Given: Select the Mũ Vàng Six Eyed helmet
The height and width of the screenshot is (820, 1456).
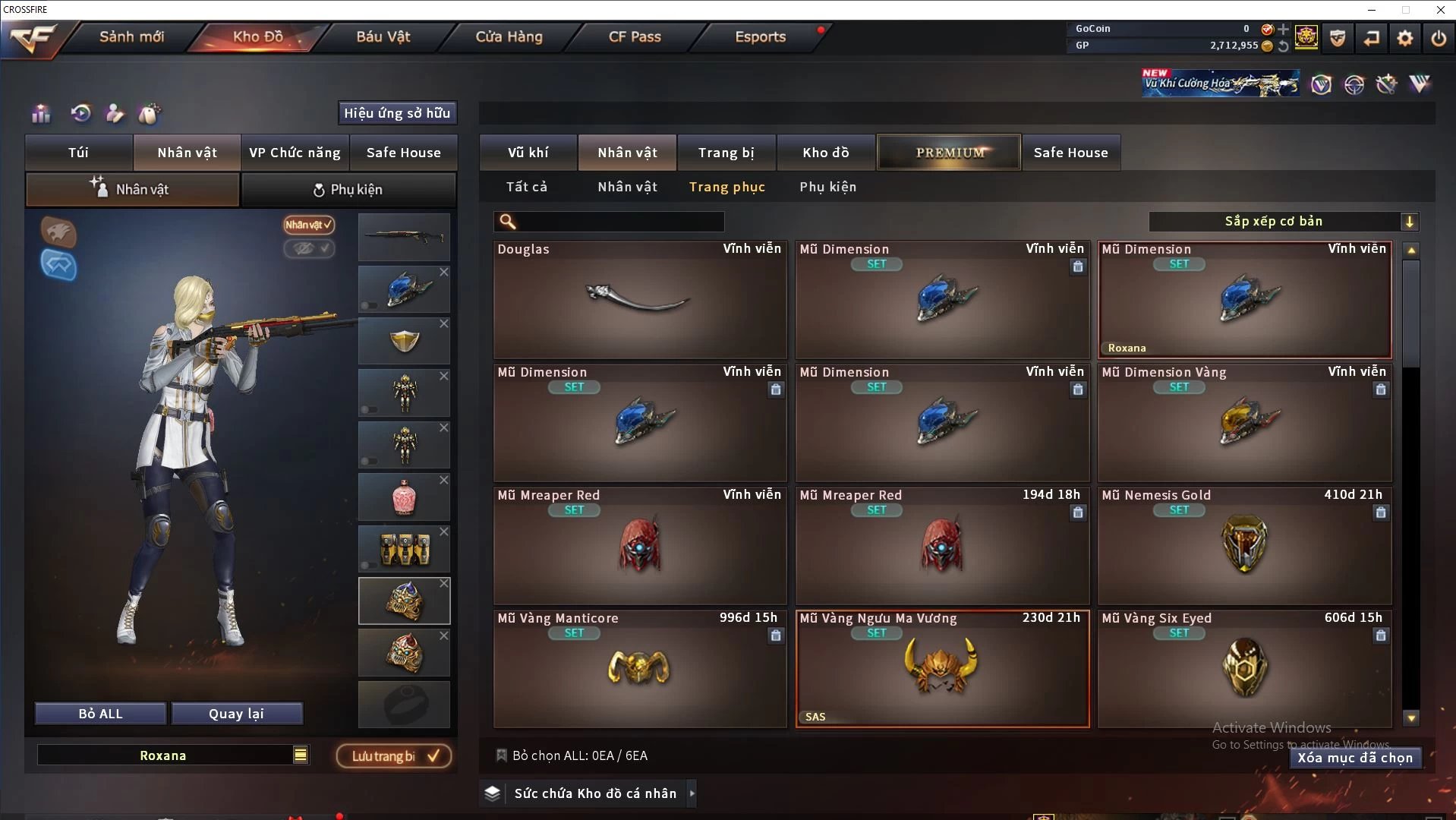Looking at the screenshot, I should [x=1244, y=669].
